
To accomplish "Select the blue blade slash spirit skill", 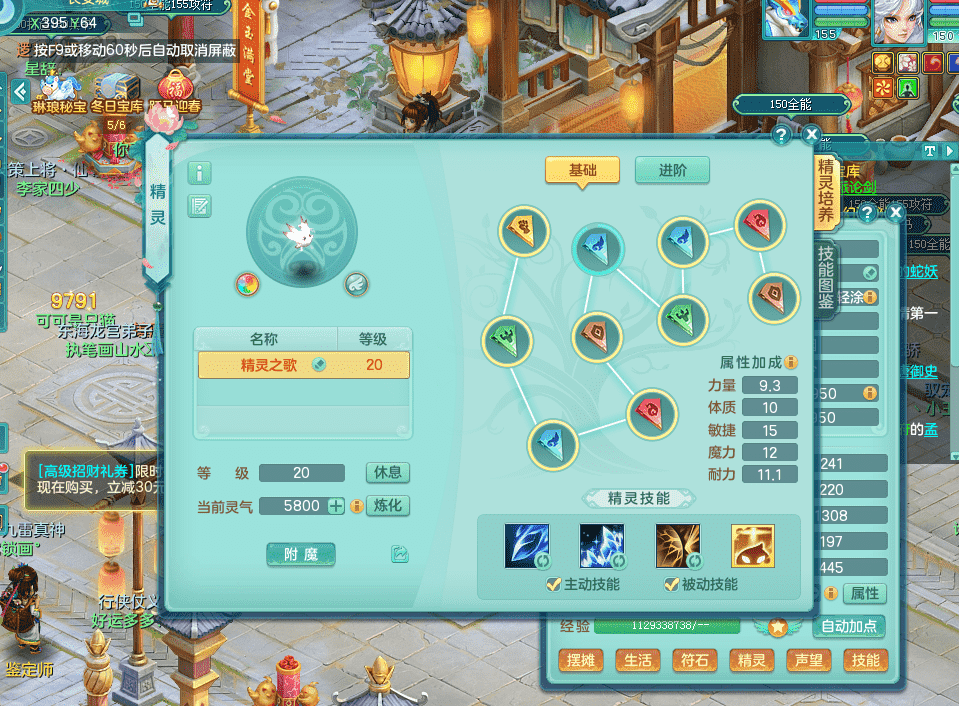I will [526, 546].
